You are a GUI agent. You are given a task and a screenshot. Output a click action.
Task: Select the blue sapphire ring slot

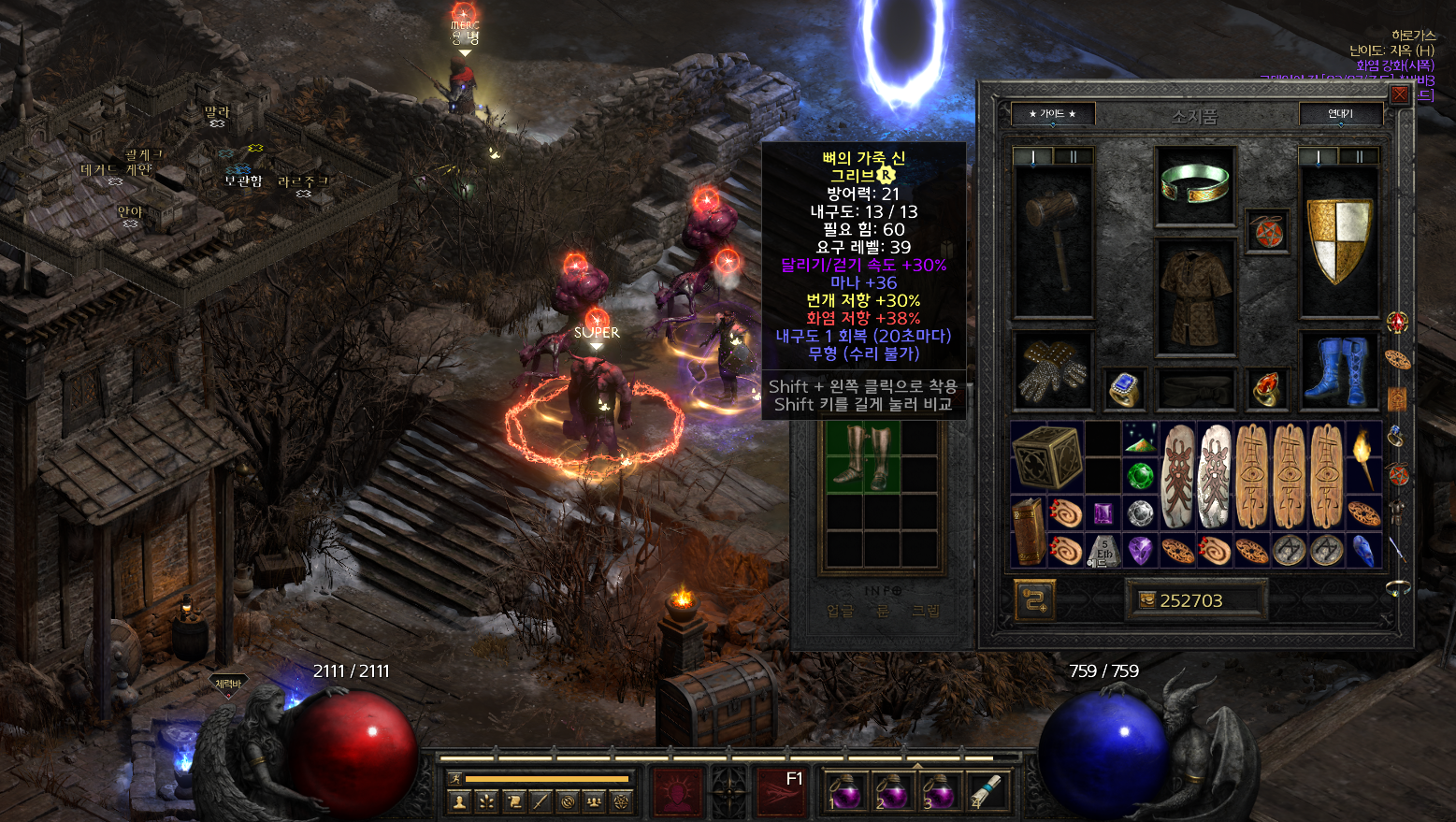click(x=1123, y=388)
